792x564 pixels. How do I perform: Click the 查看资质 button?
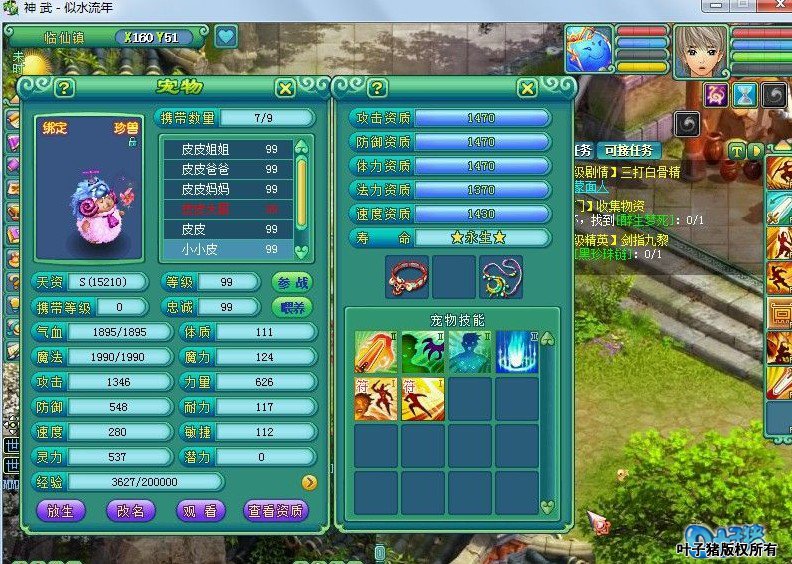coord(275,510)
